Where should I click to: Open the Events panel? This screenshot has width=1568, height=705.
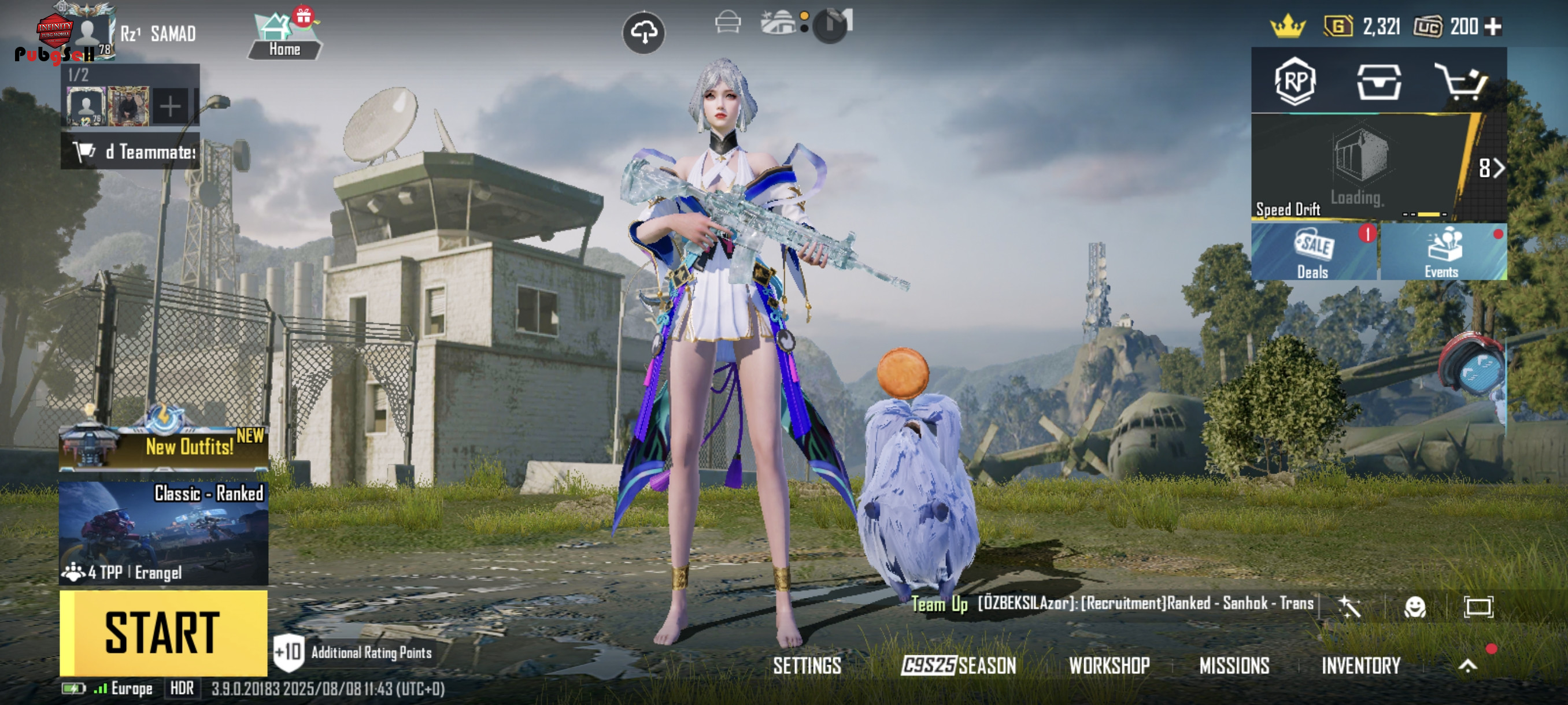click(1443, 252)
